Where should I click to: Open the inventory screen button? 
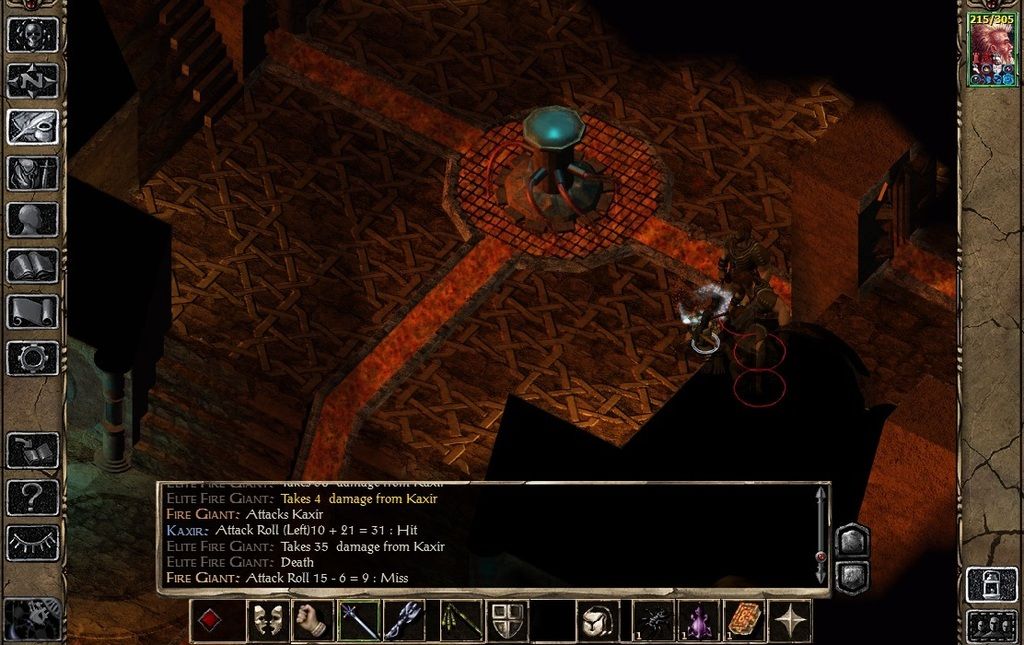(33, 173)
